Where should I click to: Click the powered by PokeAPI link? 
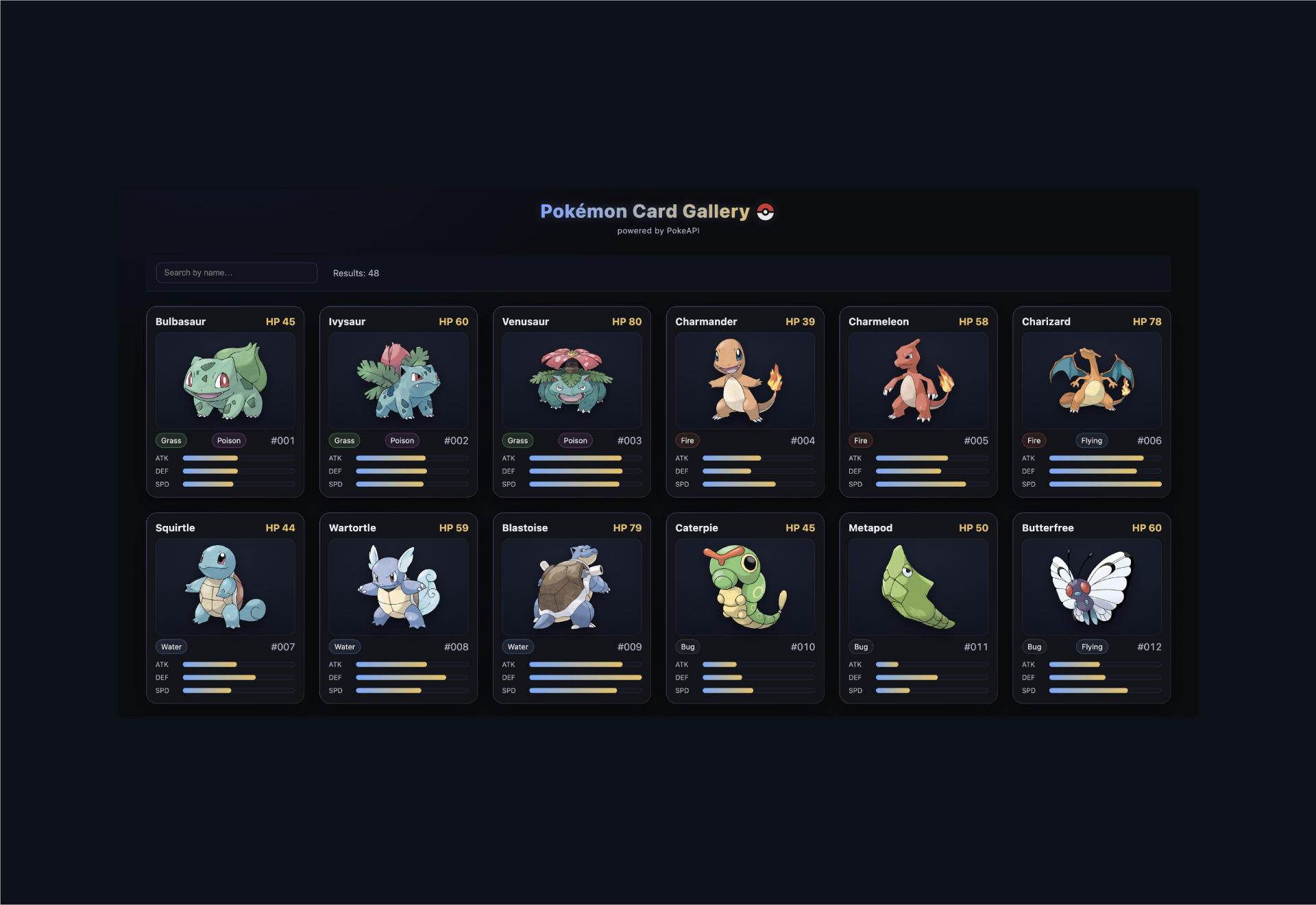point(658,230)
